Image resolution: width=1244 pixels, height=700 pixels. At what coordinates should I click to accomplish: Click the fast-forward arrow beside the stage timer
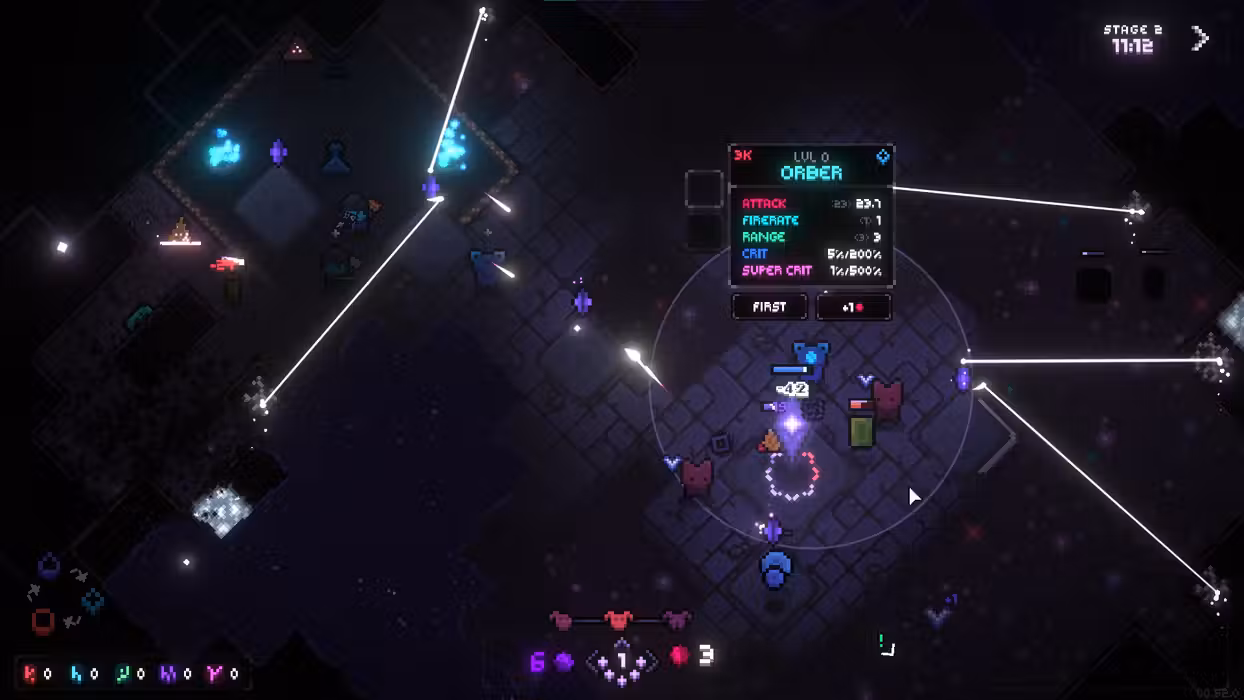pos(1200,39)
